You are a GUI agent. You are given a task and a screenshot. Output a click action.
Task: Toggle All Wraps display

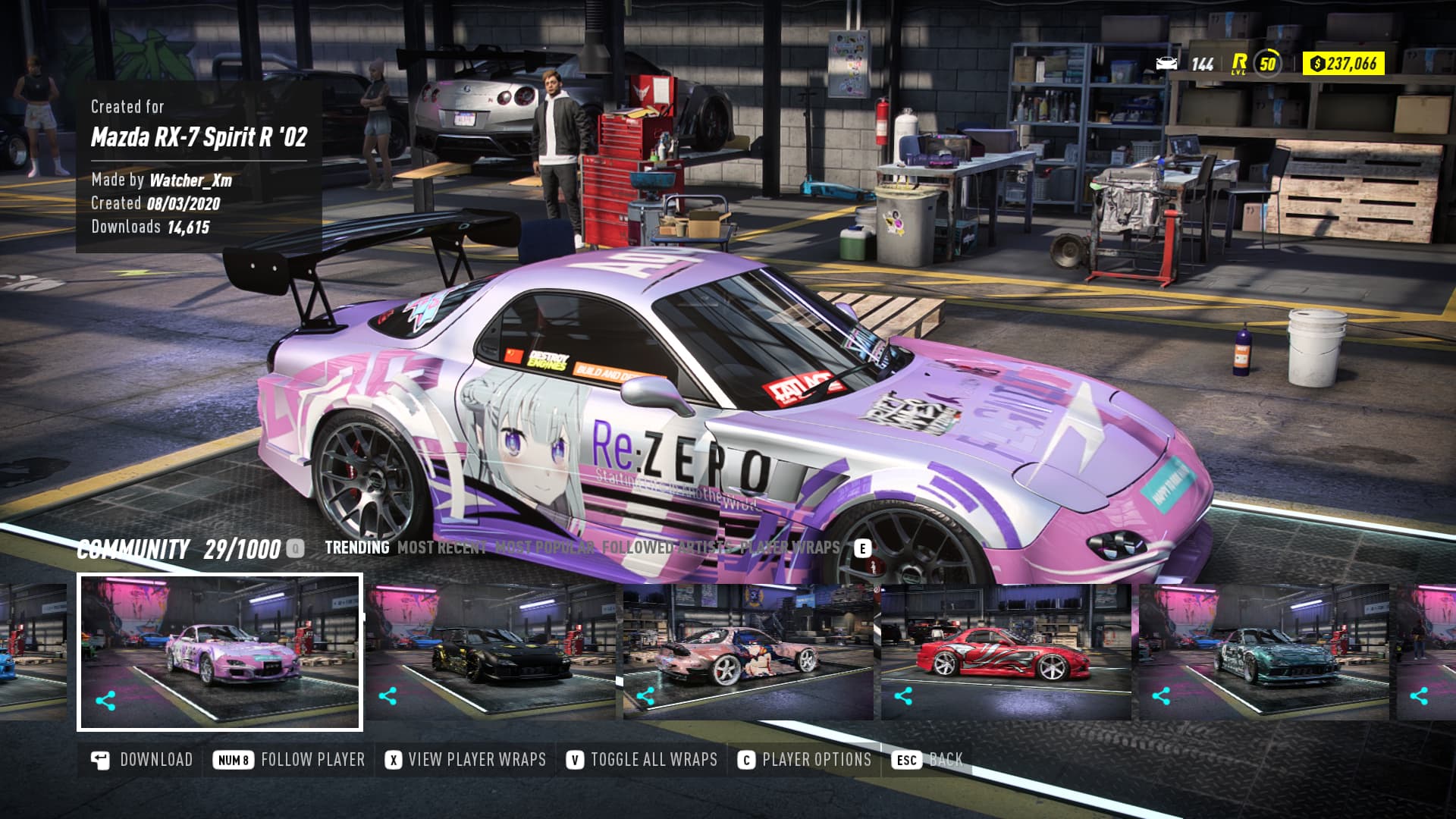click(x=642, y=760)
